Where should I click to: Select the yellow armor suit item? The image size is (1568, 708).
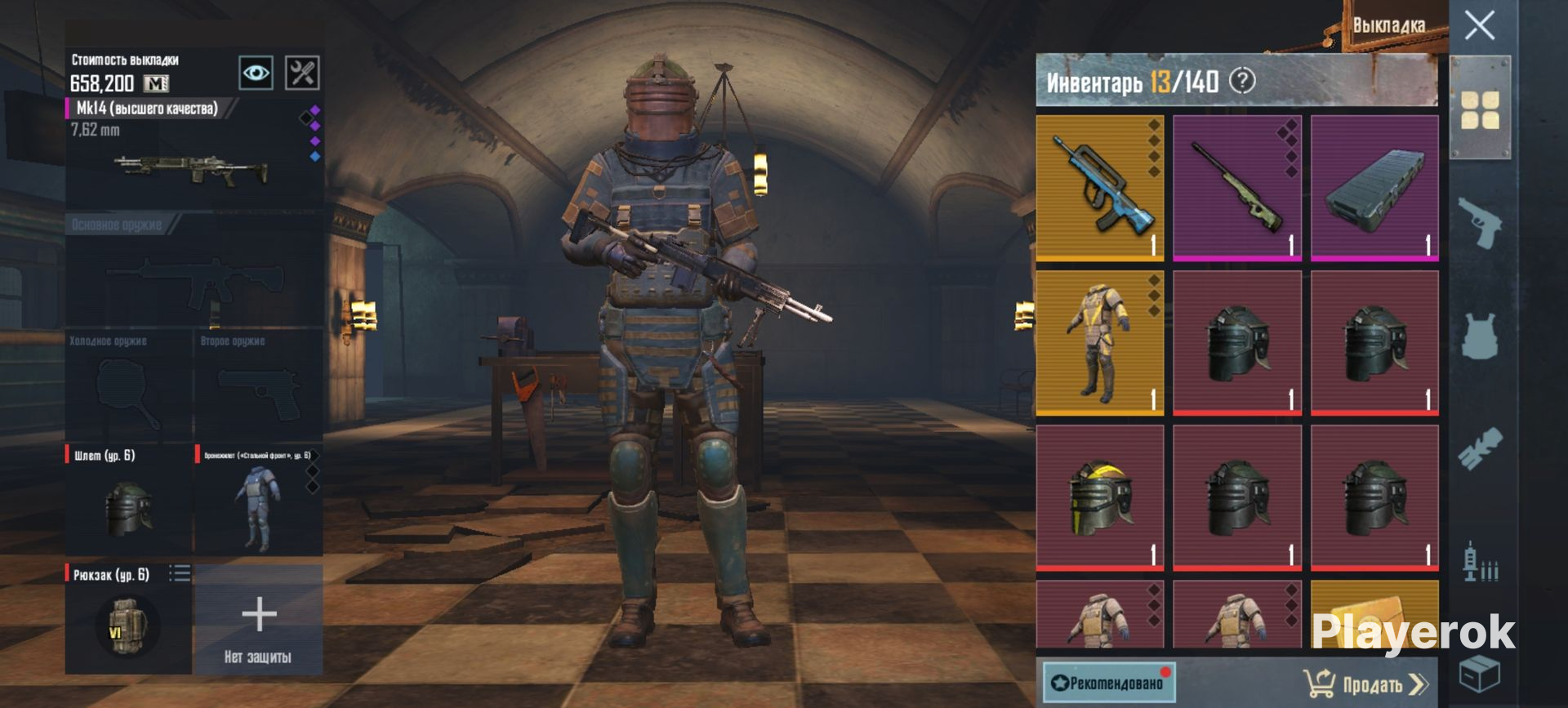click(1100, 343)
